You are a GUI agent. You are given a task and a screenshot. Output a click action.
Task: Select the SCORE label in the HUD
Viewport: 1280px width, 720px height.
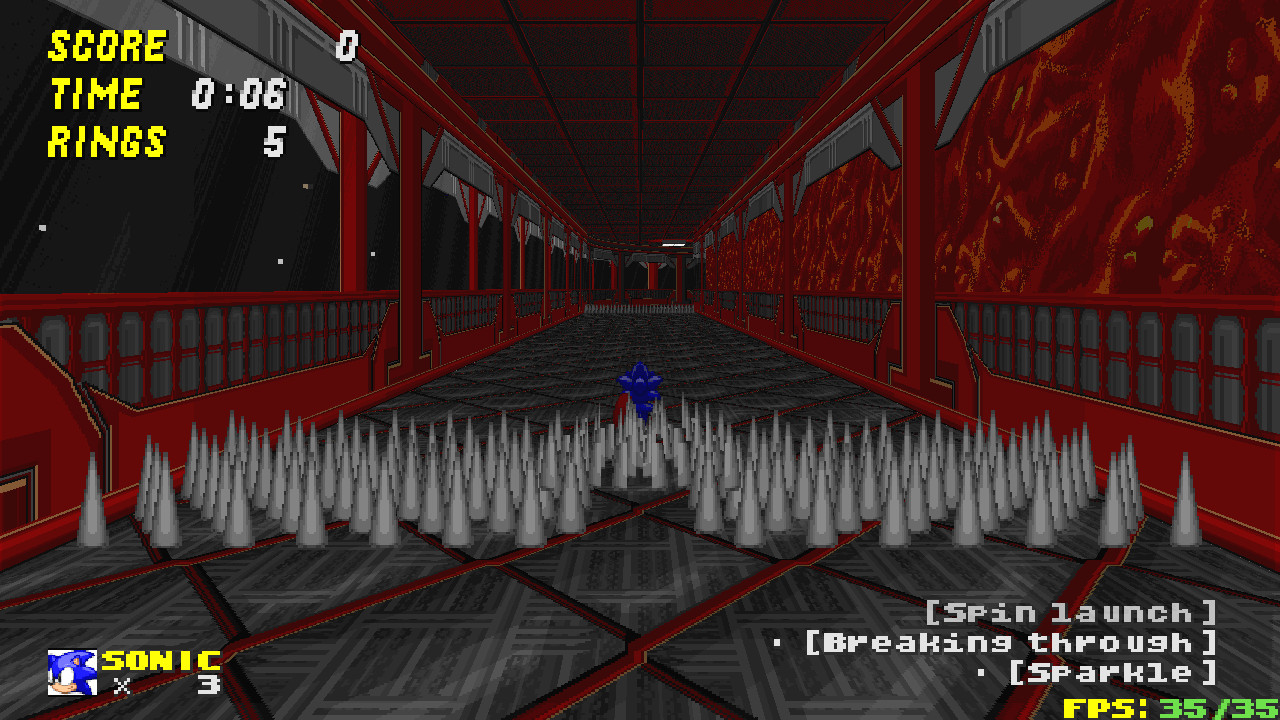point(107,45)
